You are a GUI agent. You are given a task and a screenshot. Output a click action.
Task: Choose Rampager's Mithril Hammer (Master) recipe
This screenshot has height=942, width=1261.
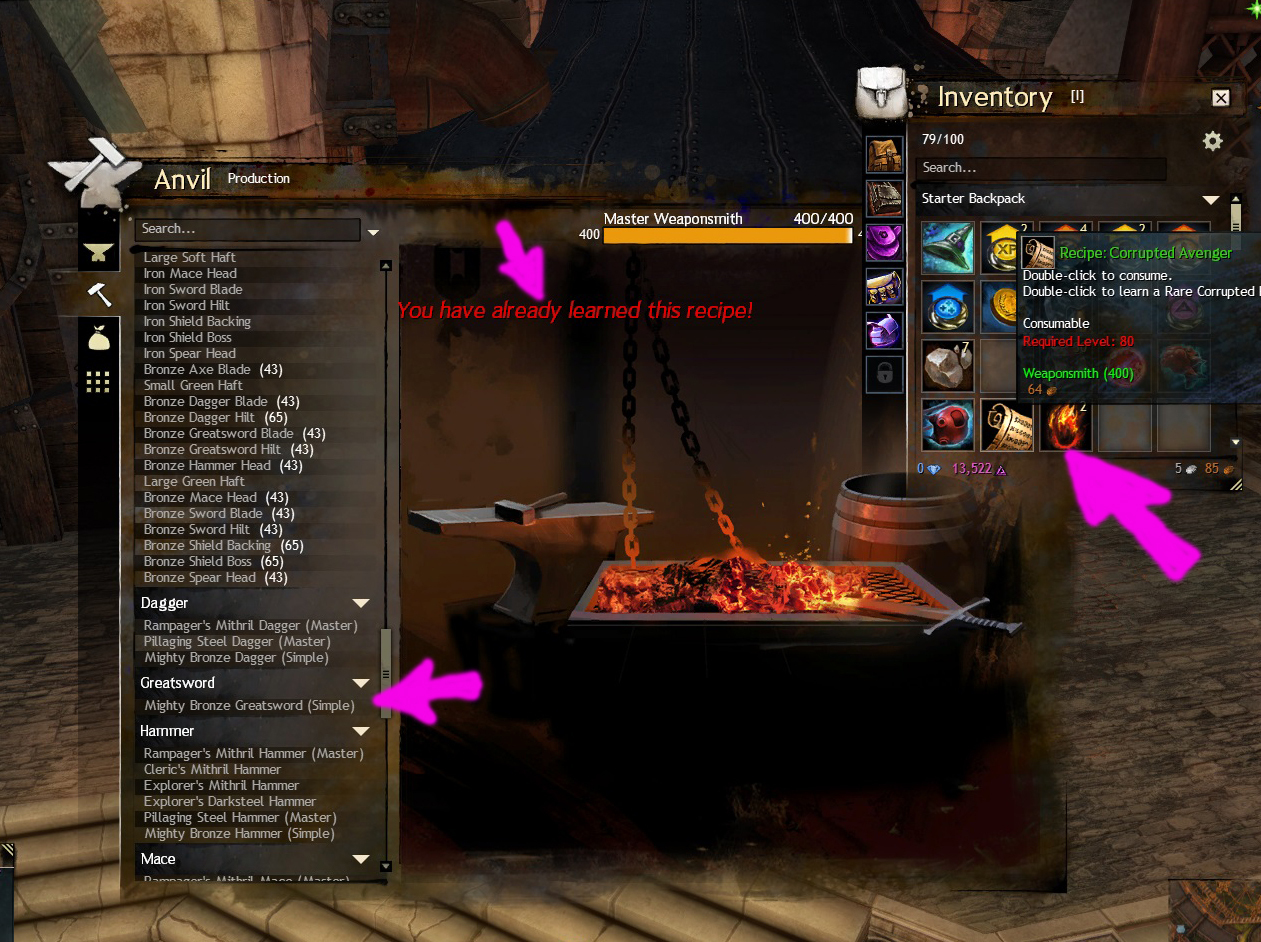[253, 754]
